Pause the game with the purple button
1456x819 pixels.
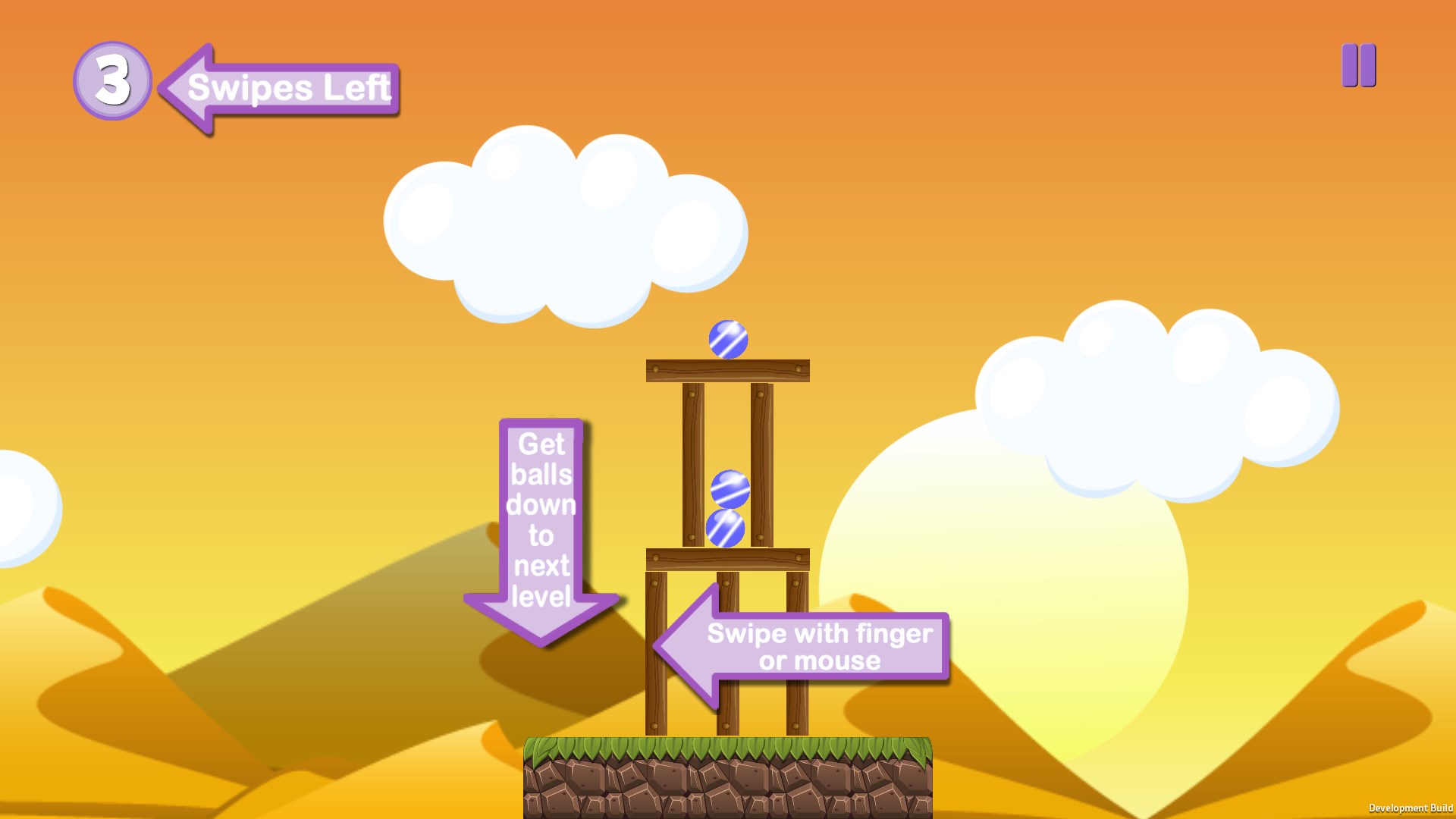tap(1358, 65)
